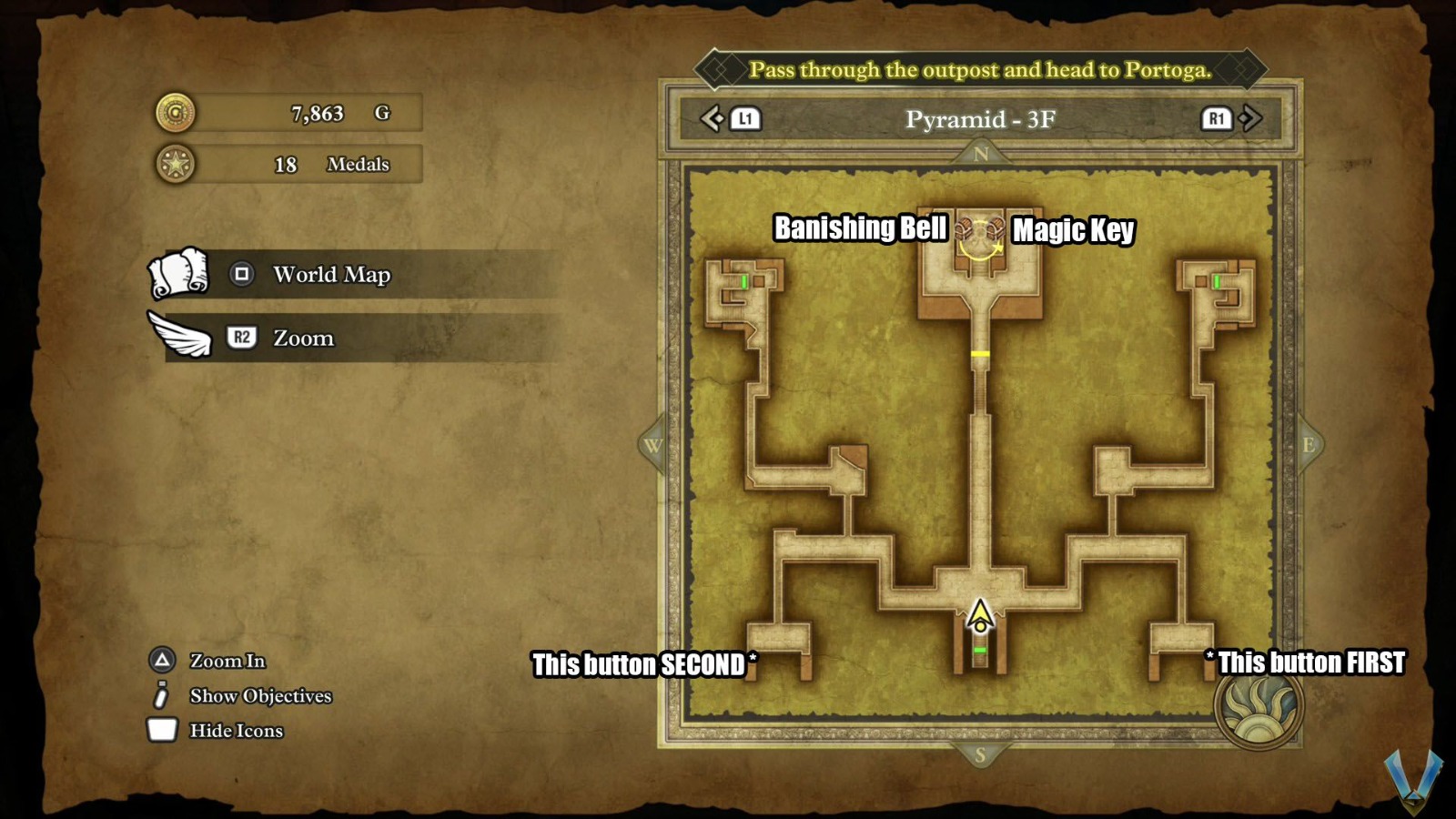Open the World Map entry
The height and width of the screenshot is (819, 1456).
click(331, 274)
